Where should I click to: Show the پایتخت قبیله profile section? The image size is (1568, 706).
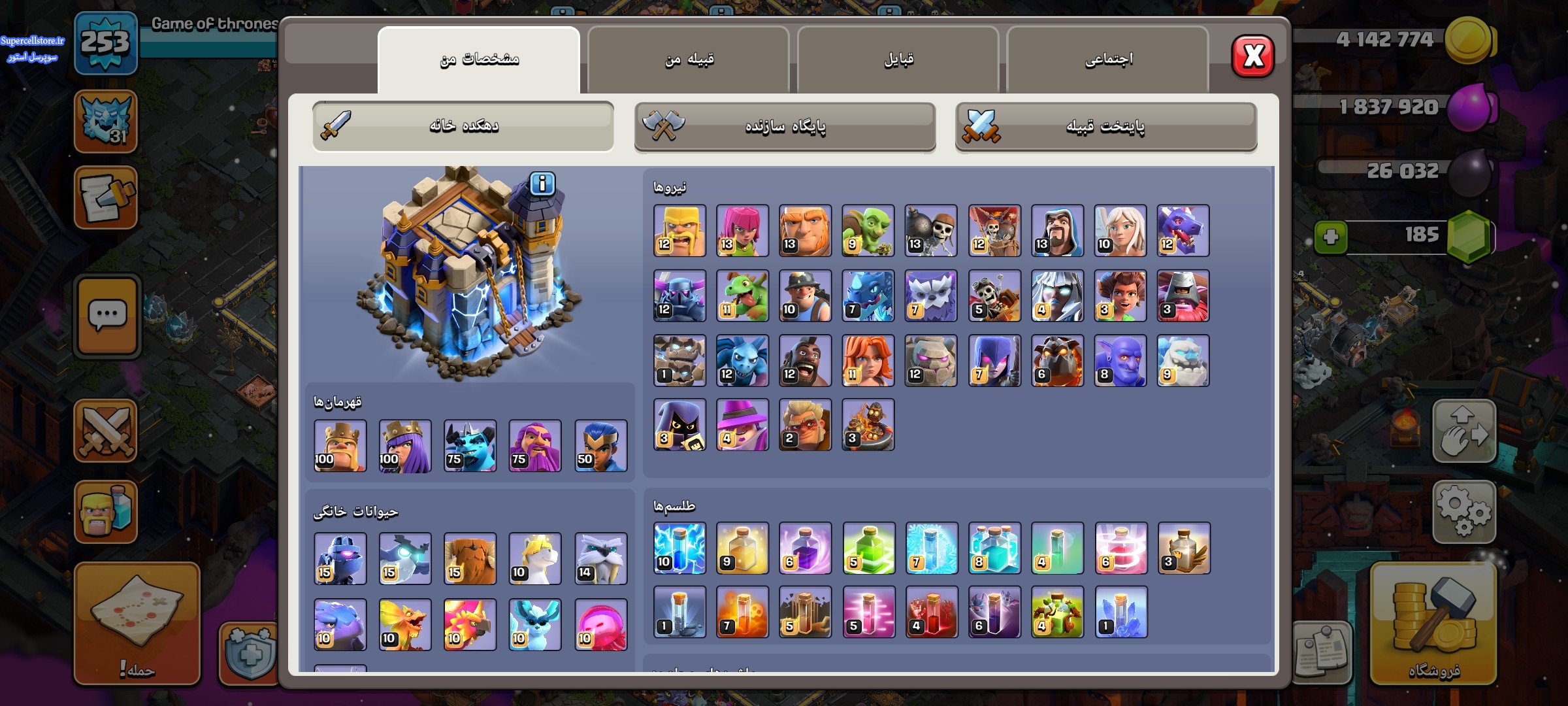coord(1105,126)
